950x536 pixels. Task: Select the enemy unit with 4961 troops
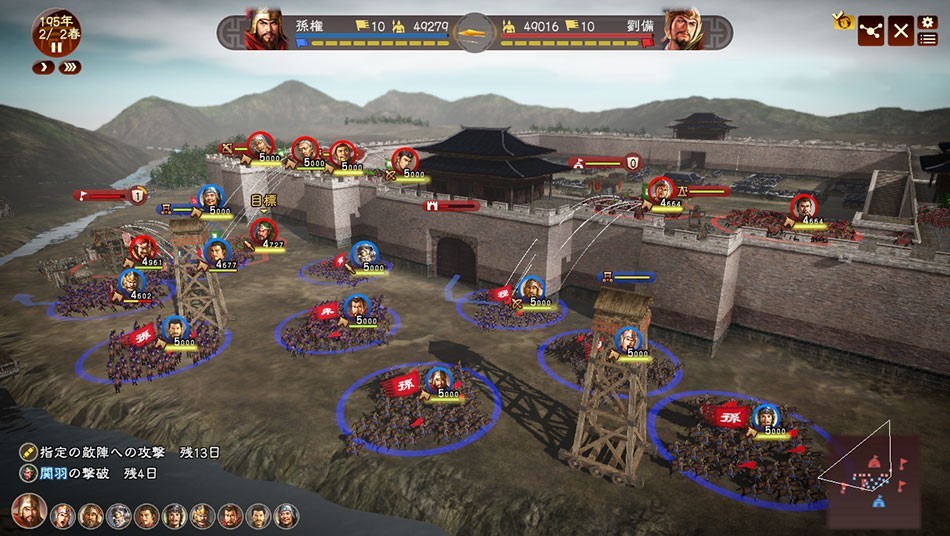(x=144, y=247)
